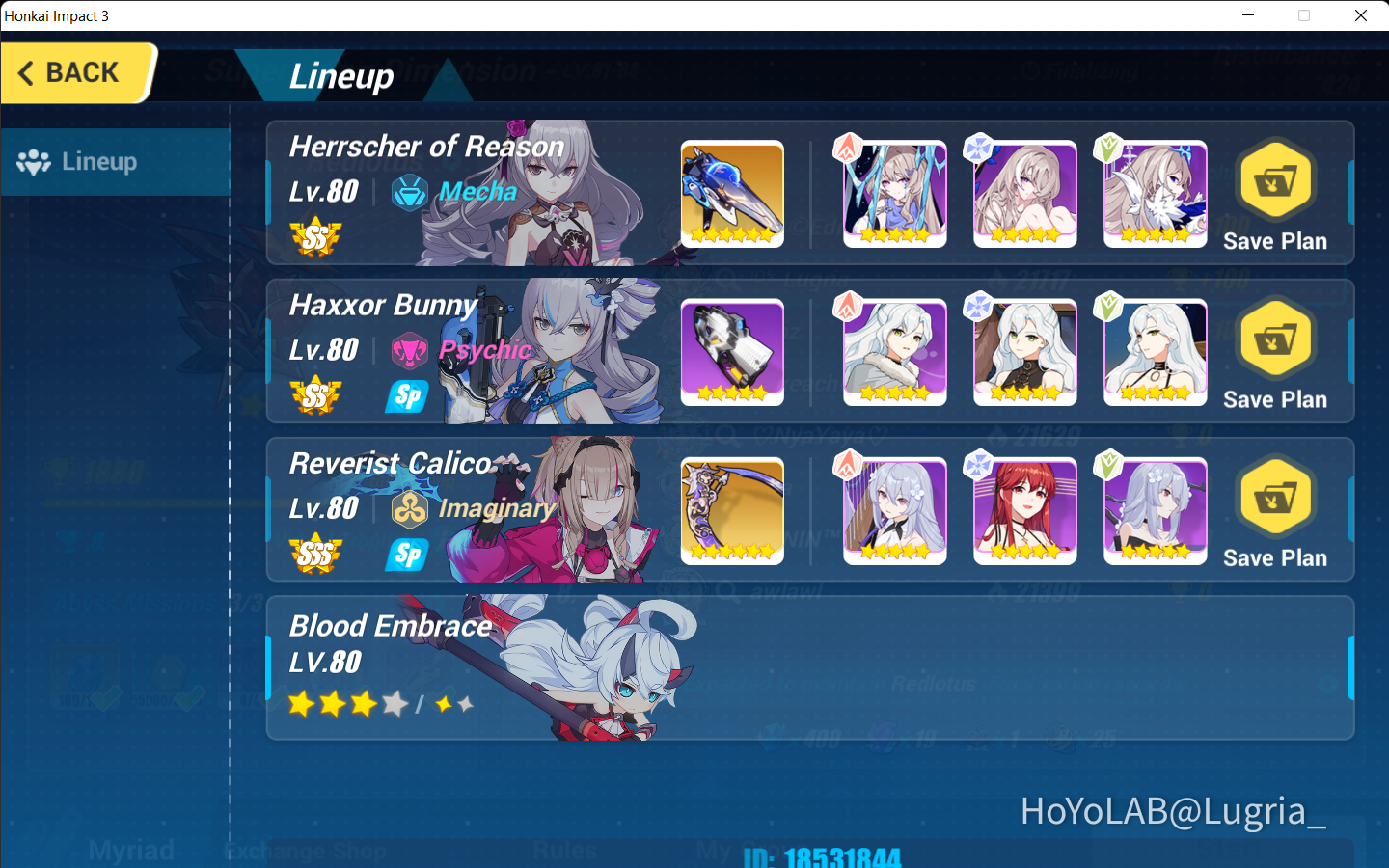The width and height of the screenshot is (1389, 868).
Task: Select Reverist Calico's Imaginary type icon
Action: click(x=410, y=509)
